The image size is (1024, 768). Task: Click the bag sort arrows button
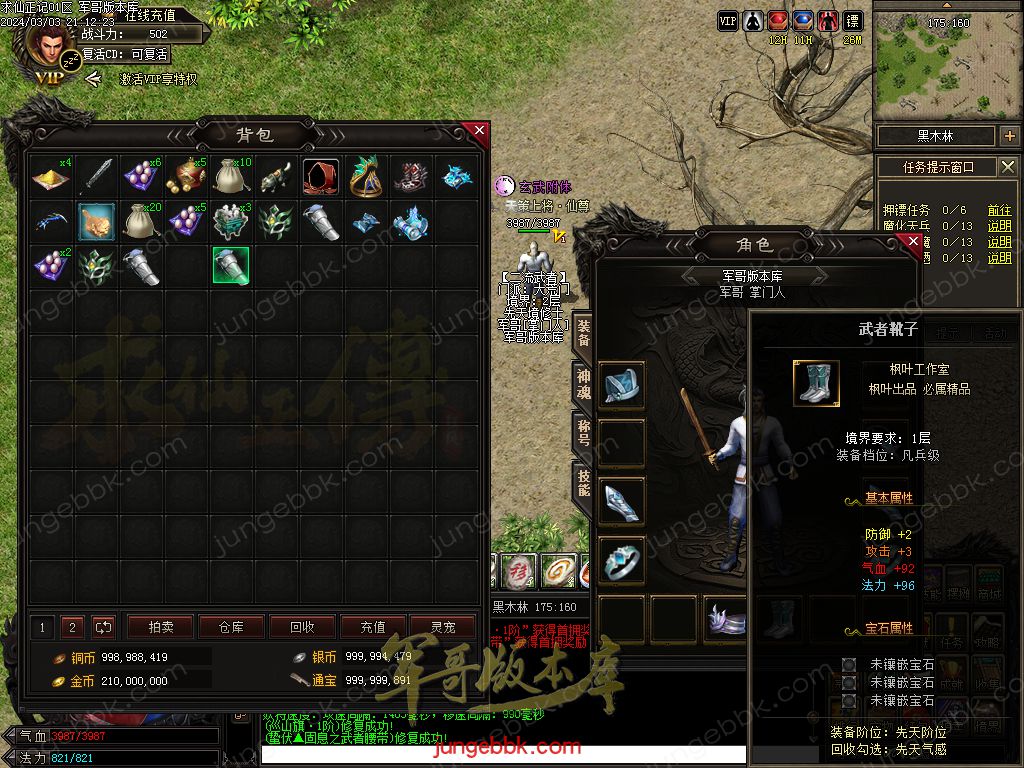coord(103,627)
